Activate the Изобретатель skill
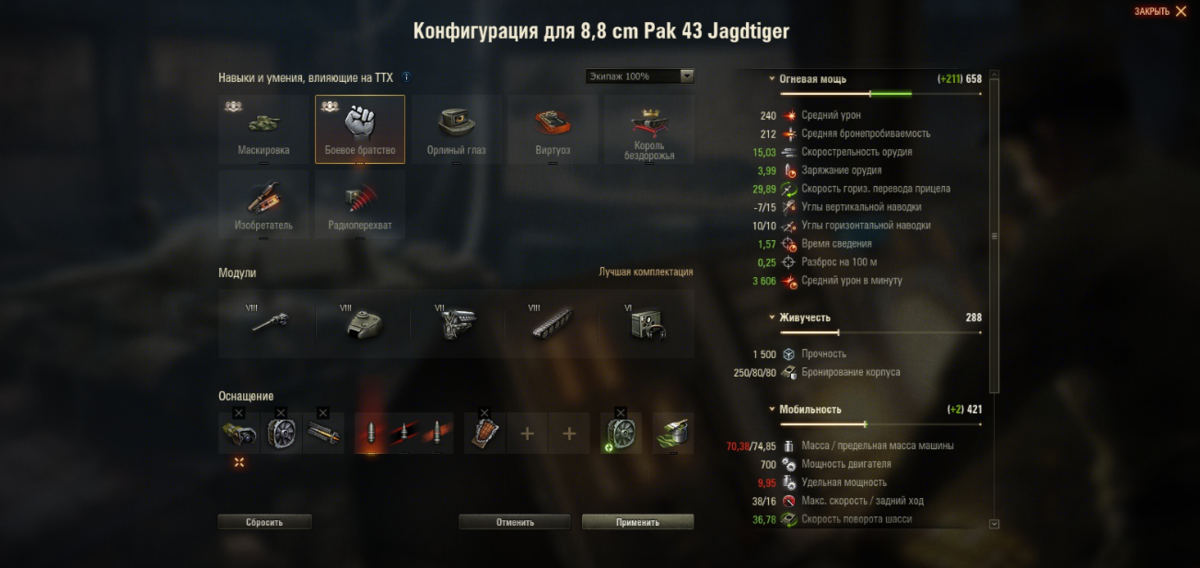The image size is (1200, 568). pos(264,203)
